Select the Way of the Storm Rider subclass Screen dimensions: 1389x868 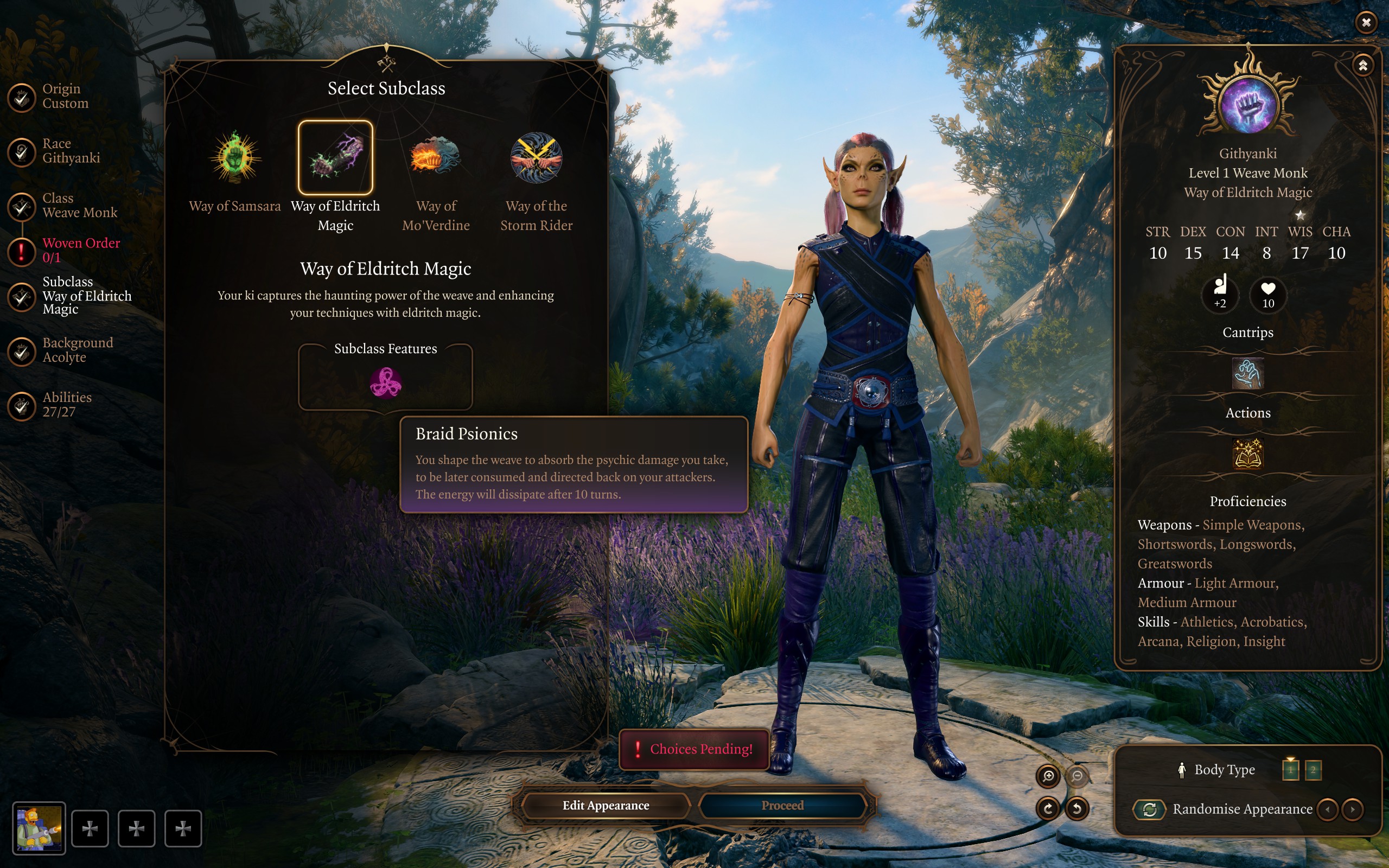[x=536, y=158]
